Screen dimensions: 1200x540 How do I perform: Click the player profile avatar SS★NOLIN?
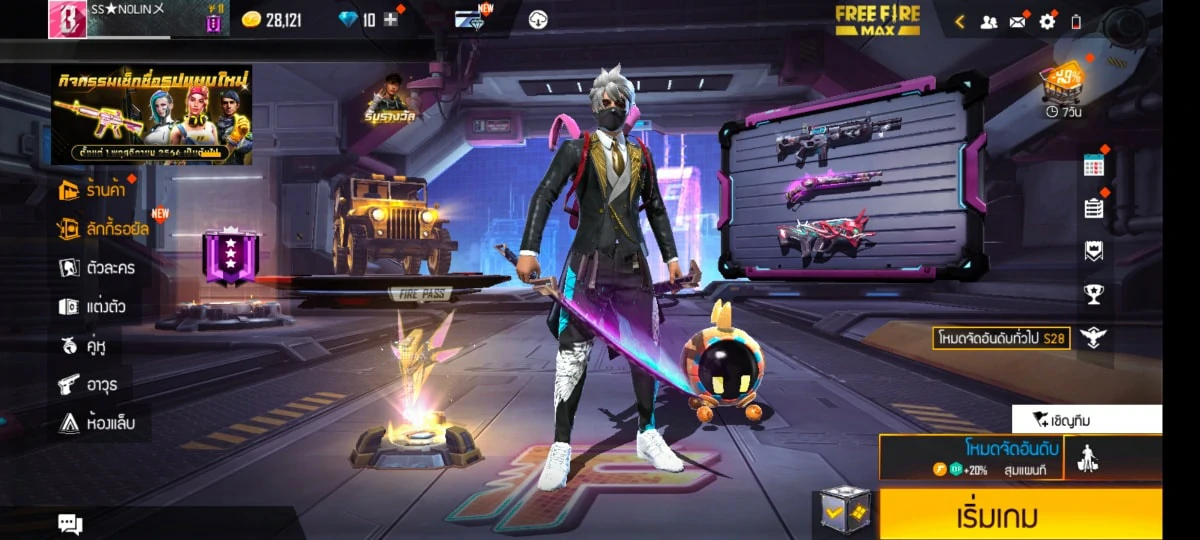[67, 19]
